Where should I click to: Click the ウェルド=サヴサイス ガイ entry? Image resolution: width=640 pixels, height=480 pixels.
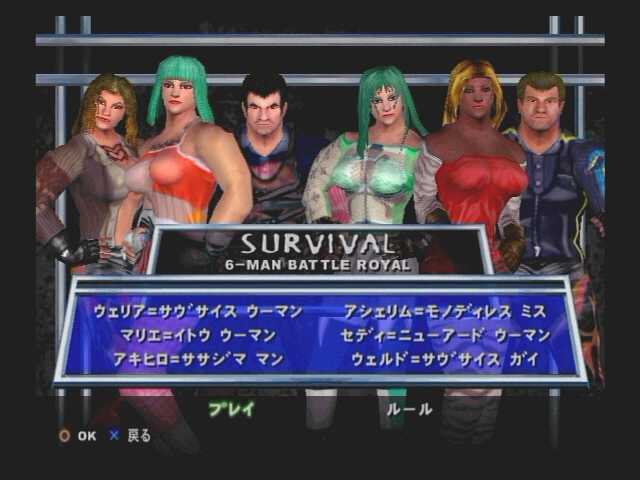click(x=445, y=359)
